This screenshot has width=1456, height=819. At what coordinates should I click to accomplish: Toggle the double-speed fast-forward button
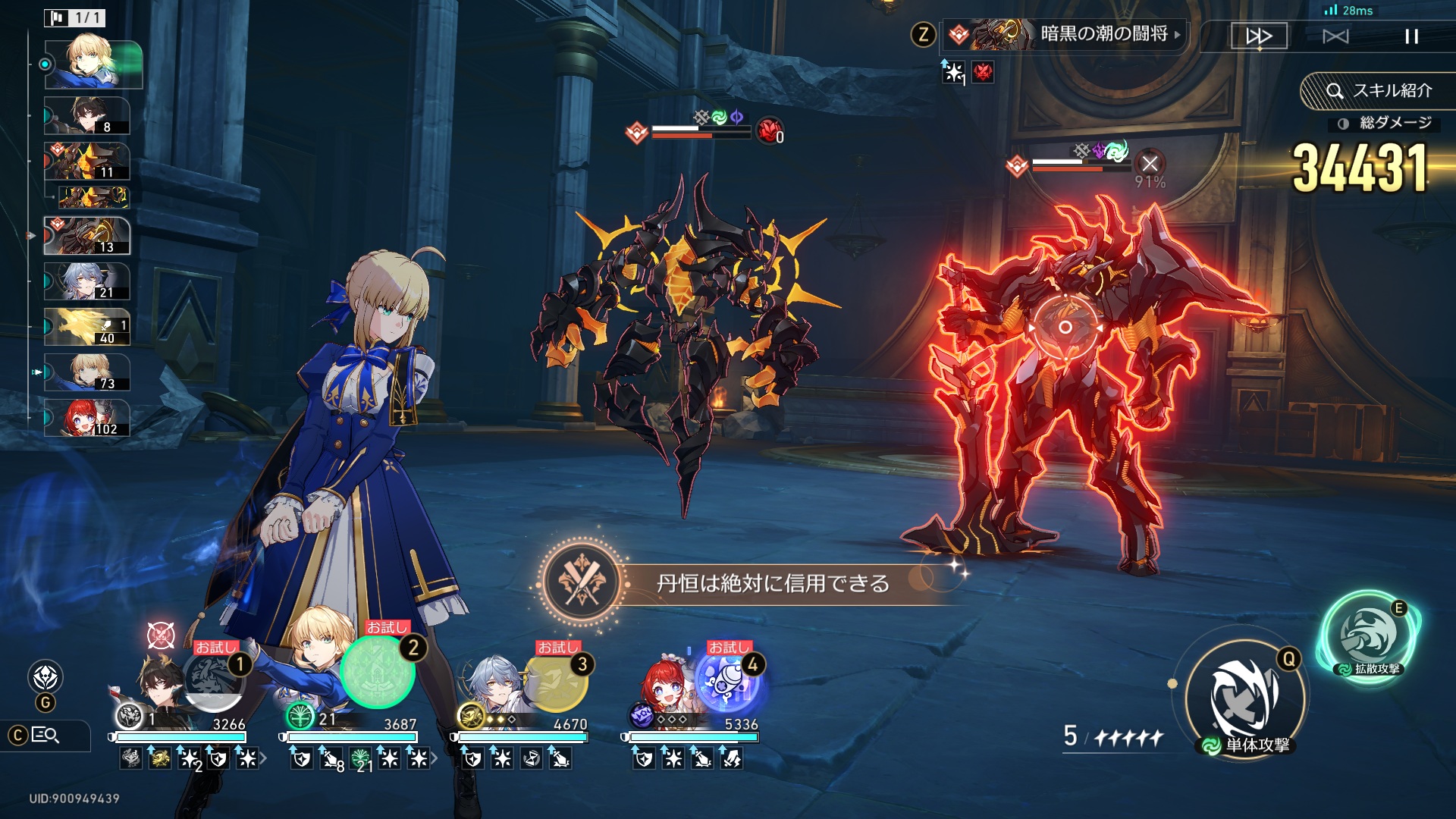(x=1259, y=36)
